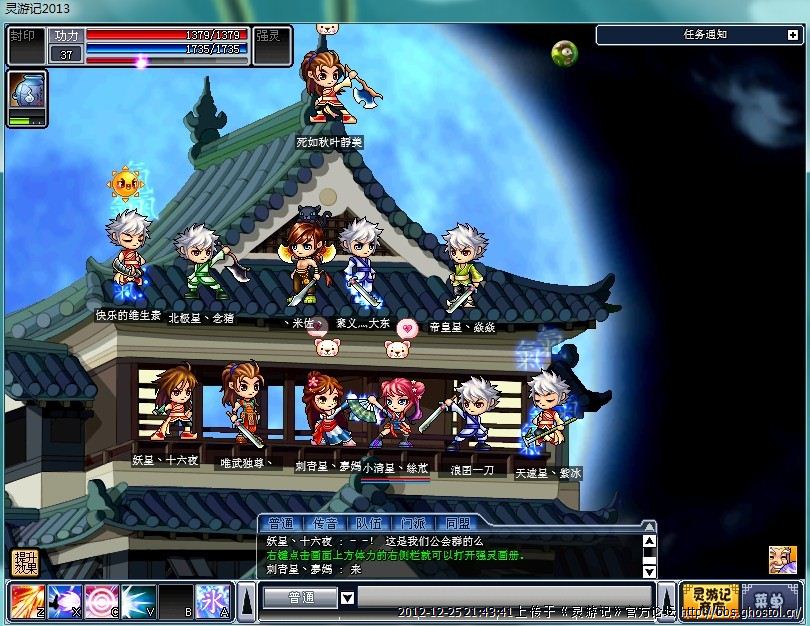Click the 提升效果 boost effect button

pos(24,562)
